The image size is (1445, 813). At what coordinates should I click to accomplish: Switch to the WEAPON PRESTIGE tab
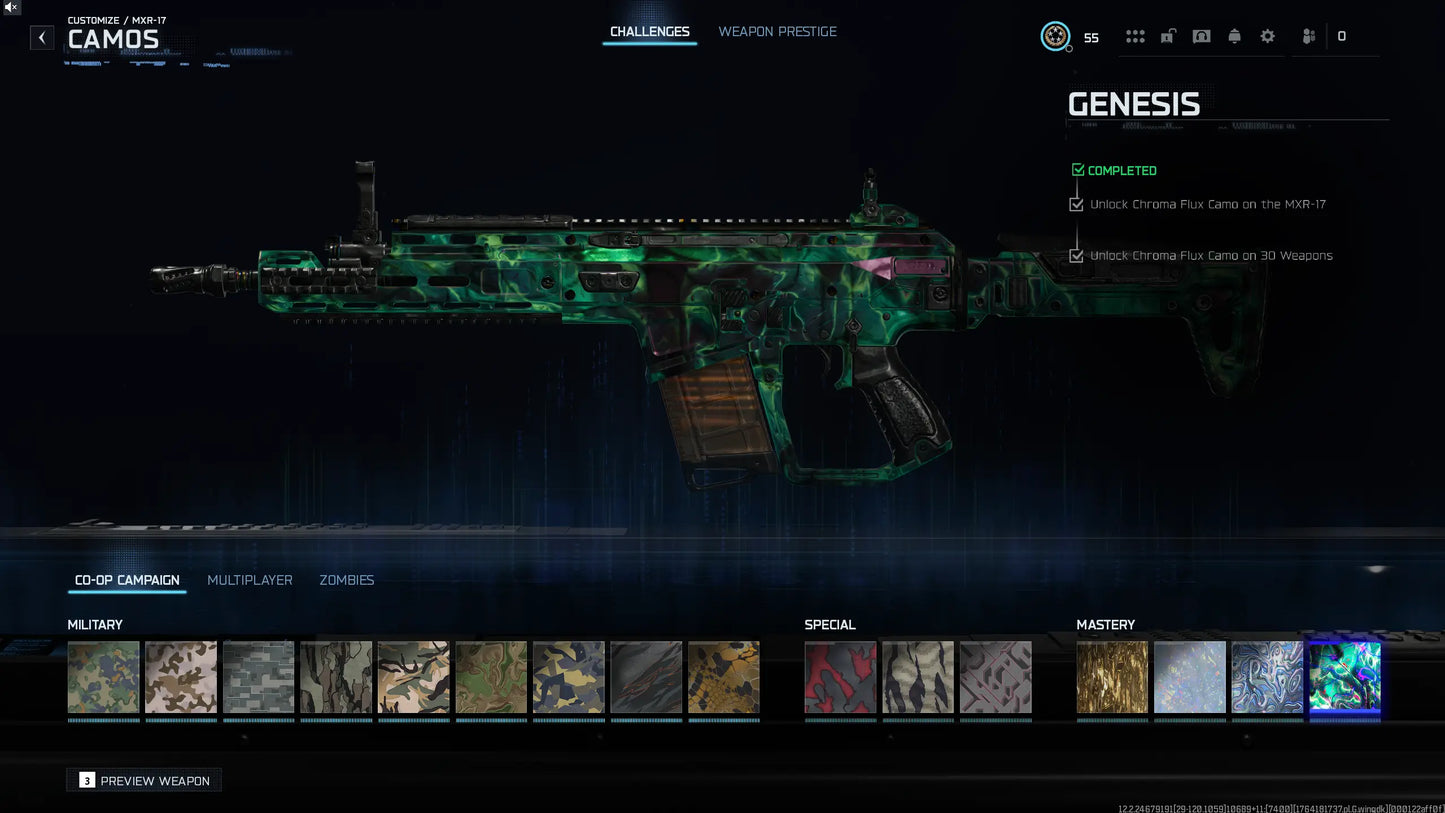[x=777, y=31]
